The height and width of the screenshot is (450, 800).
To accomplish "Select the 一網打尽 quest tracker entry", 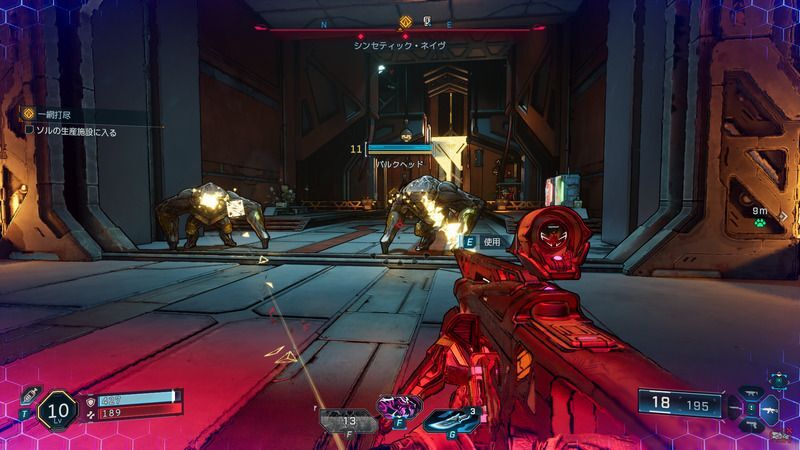I will tap(52, 114).
